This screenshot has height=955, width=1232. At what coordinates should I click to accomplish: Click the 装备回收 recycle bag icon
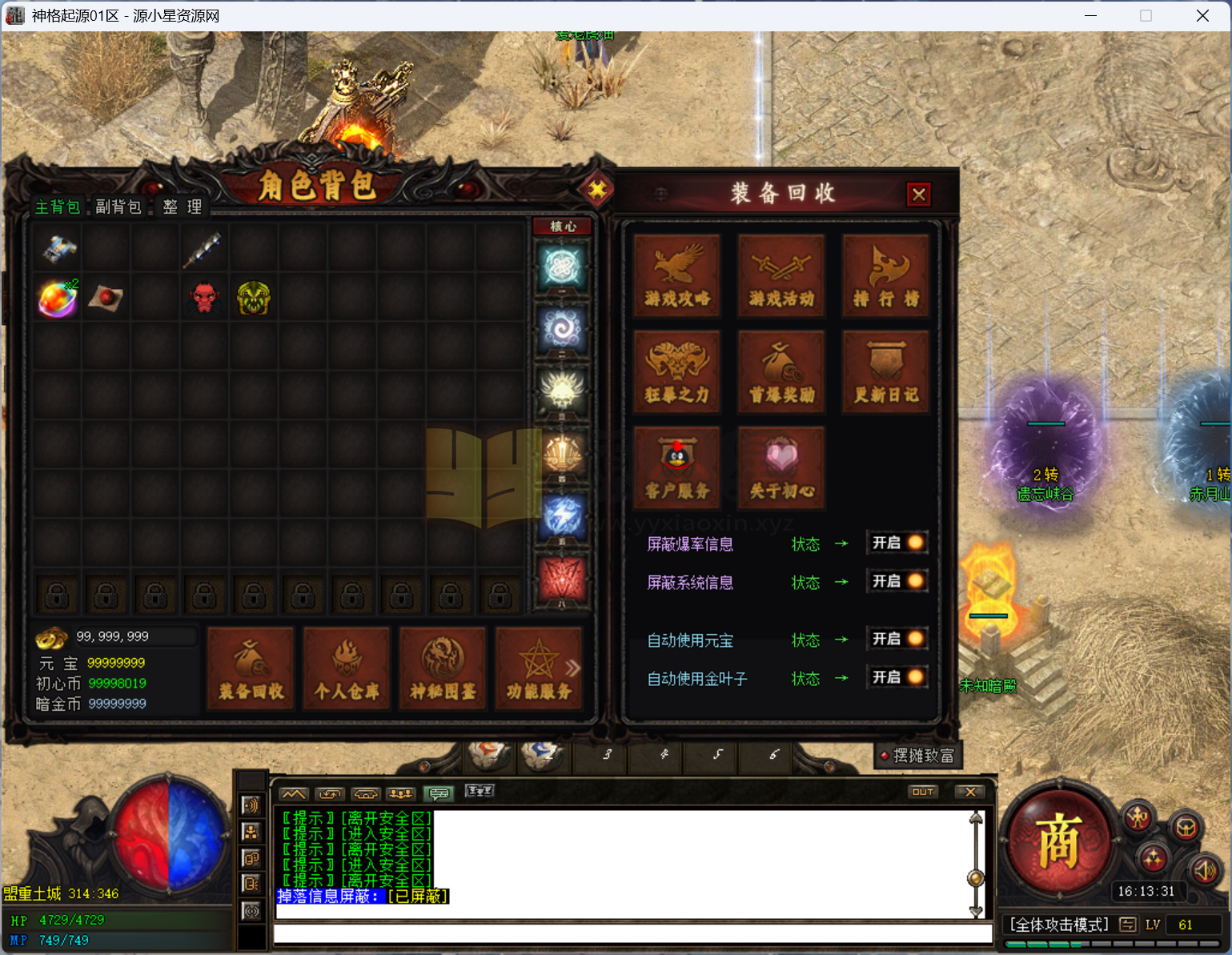pos(251,668)
